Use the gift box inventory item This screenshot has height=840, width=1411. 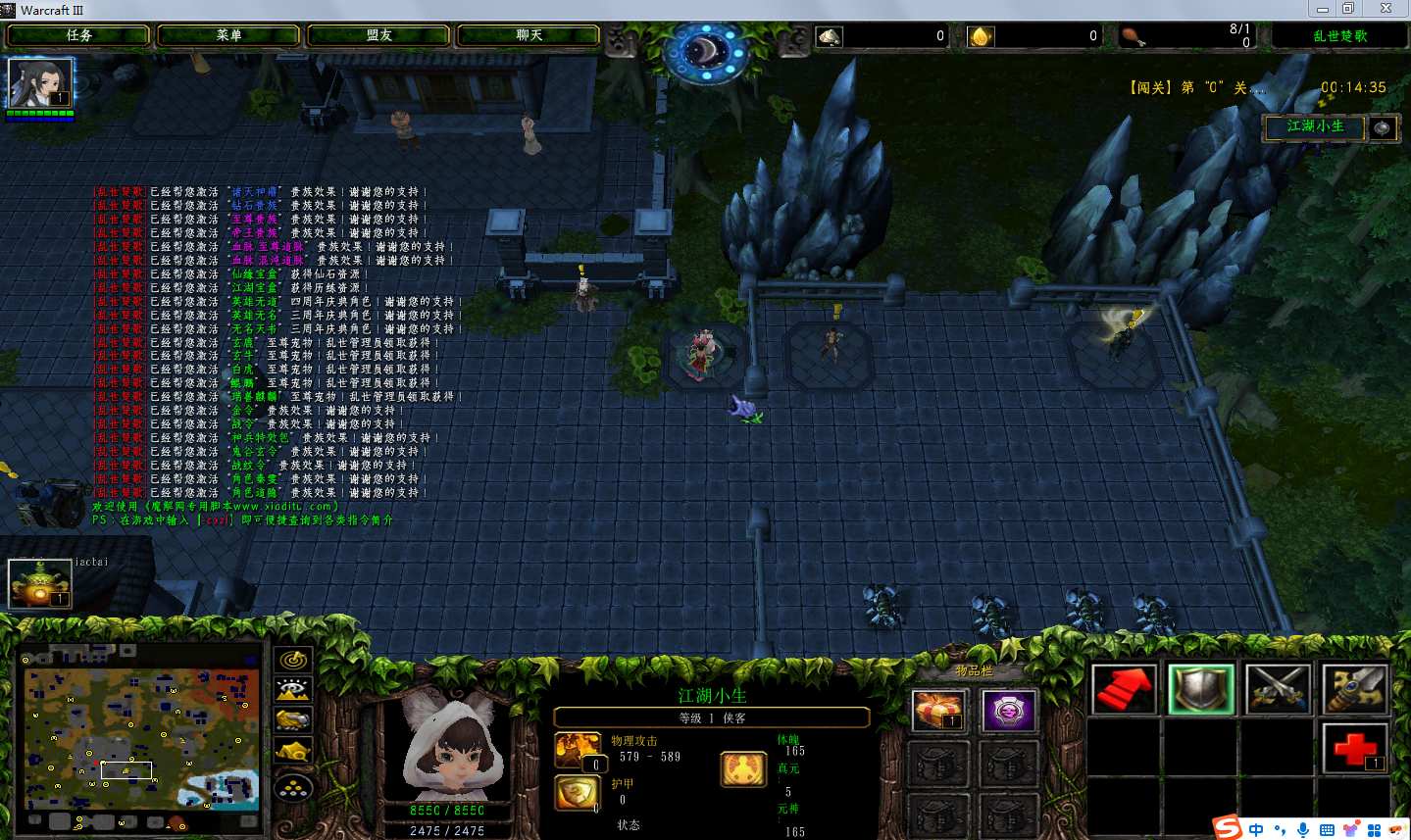[938, 710]
